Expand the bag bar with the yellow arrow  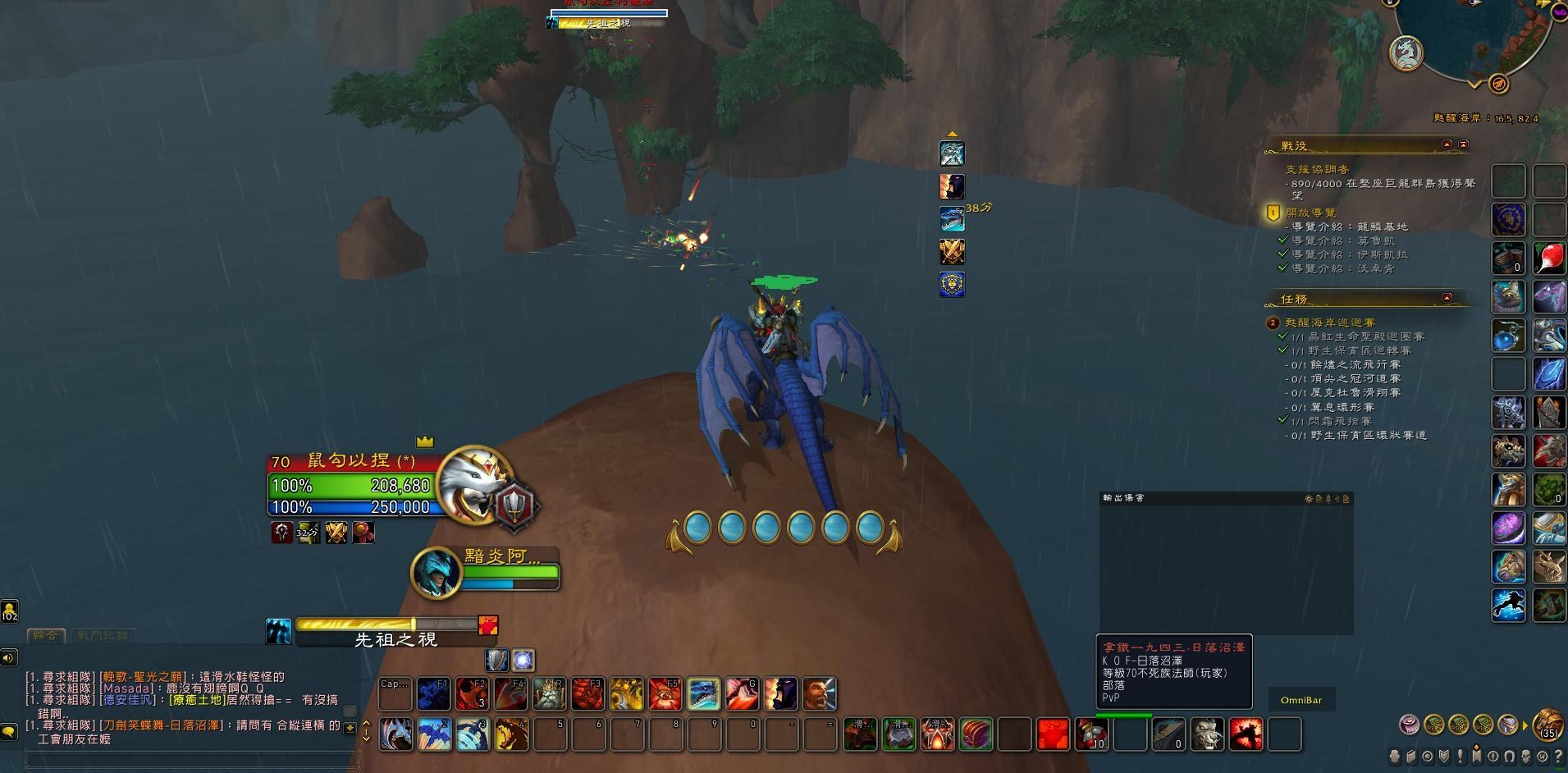1525,727
